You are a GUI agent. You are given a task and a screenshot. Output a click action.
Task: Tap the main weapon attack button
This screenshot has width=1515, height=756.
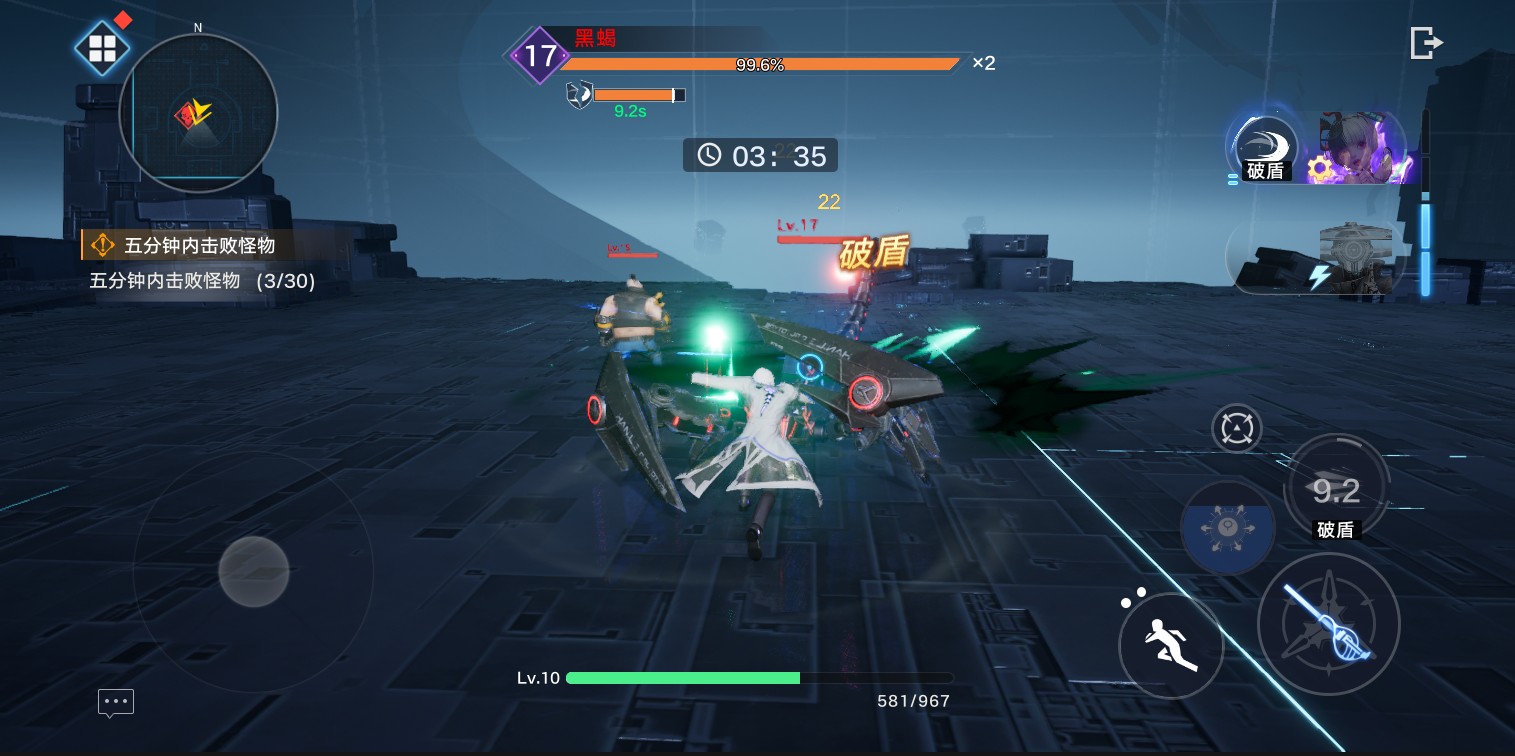(x=1328, y=624)
